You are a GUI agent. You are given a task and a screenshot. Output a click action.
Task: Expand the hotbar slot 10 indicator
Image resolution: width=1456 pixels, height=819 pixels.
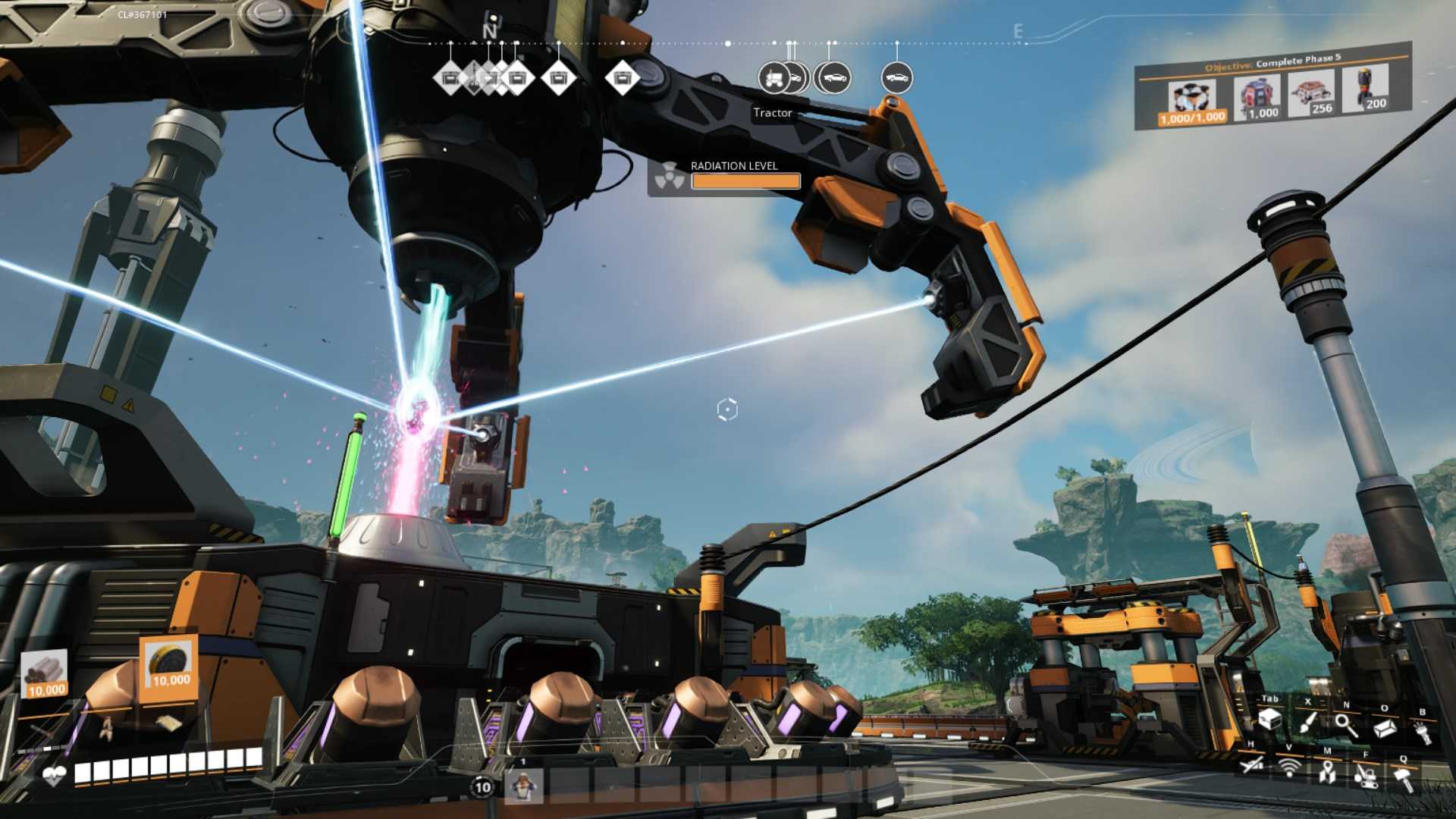point(481,789)
